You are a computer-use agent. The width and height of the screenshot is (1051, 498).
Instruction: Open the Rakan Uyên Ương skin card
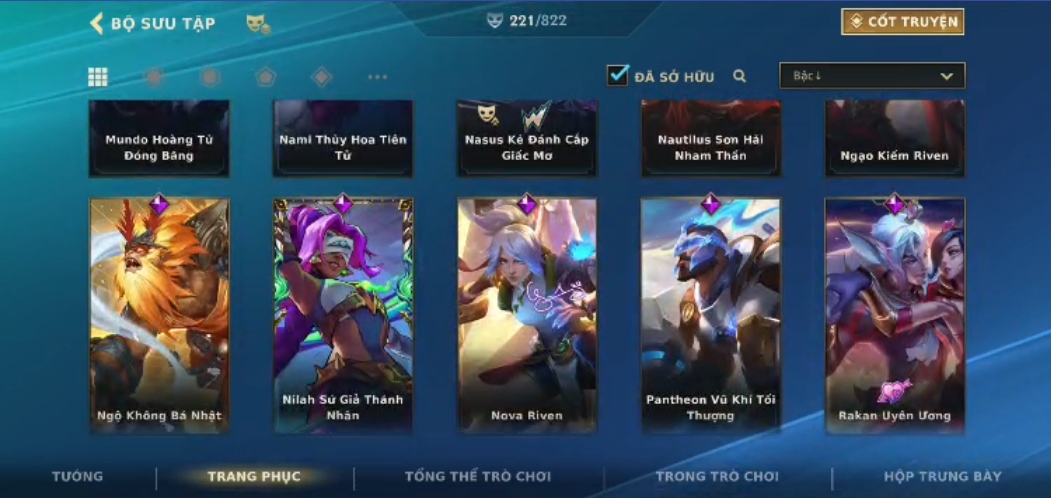tap(895, 315)
